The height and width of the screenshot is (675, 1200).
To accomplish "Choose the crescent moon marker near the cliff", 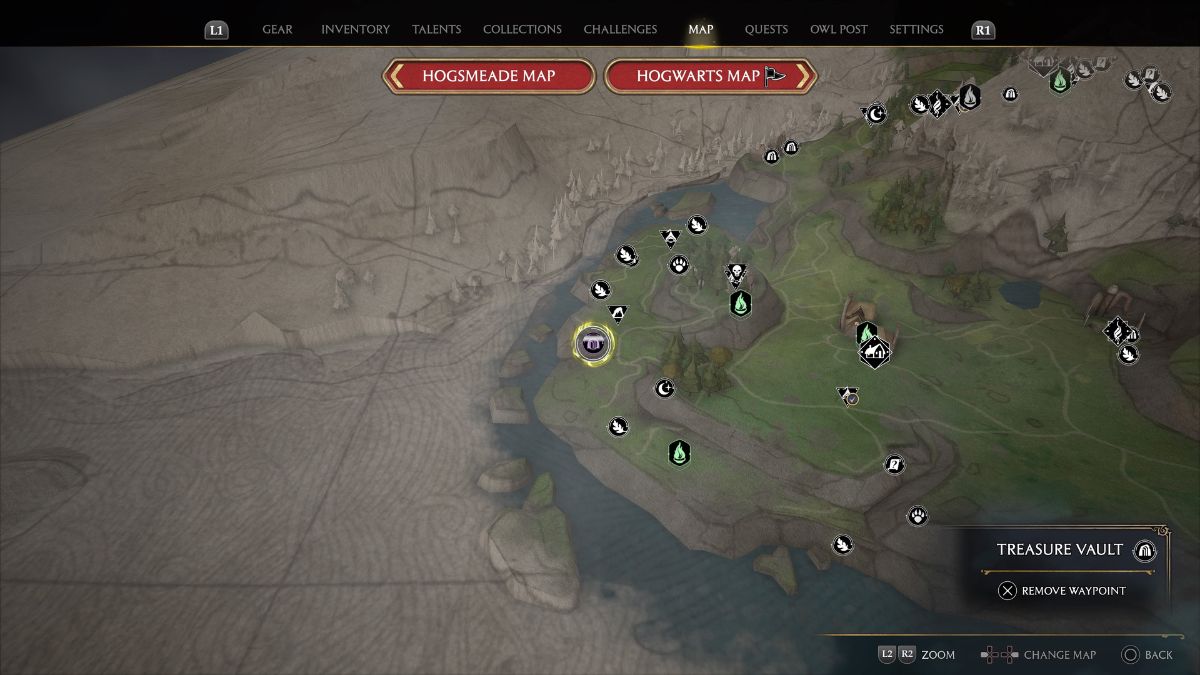I will pos(665,388).
